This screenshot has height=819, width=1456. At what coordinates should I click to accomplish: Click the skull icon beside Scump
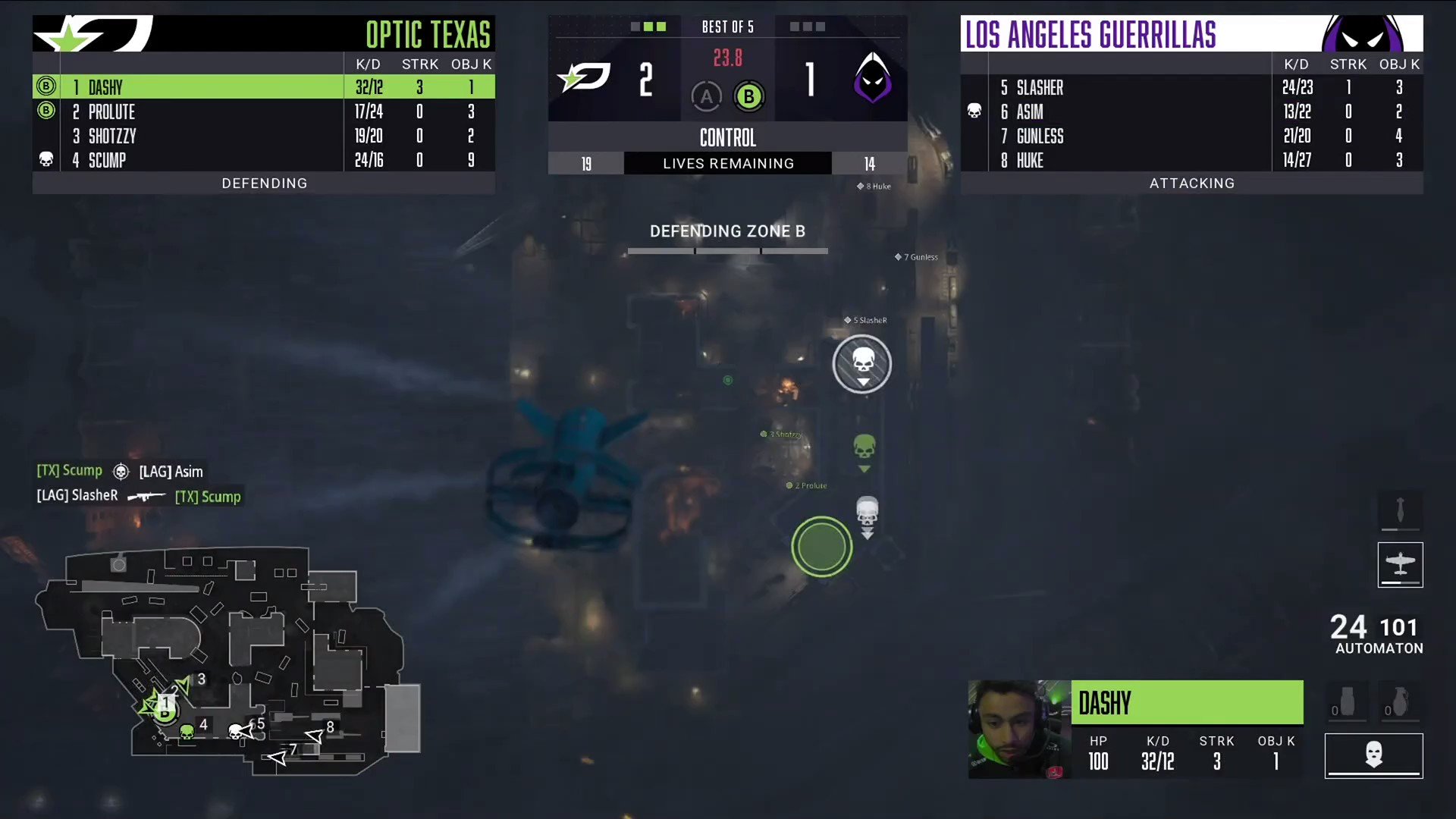(46, 160)
